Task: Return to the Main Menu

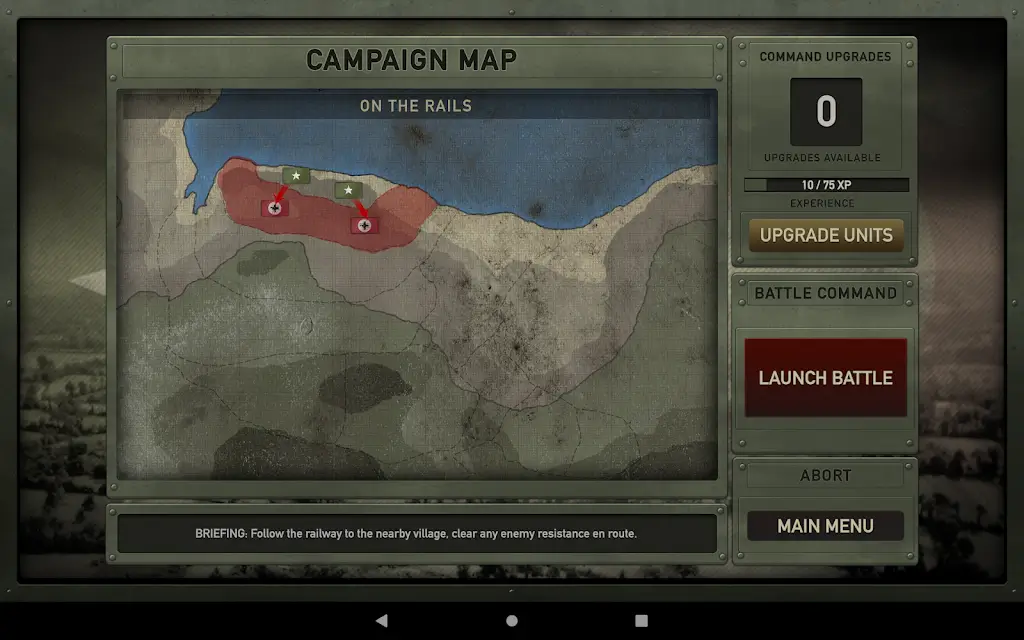Action: [826, 526]
